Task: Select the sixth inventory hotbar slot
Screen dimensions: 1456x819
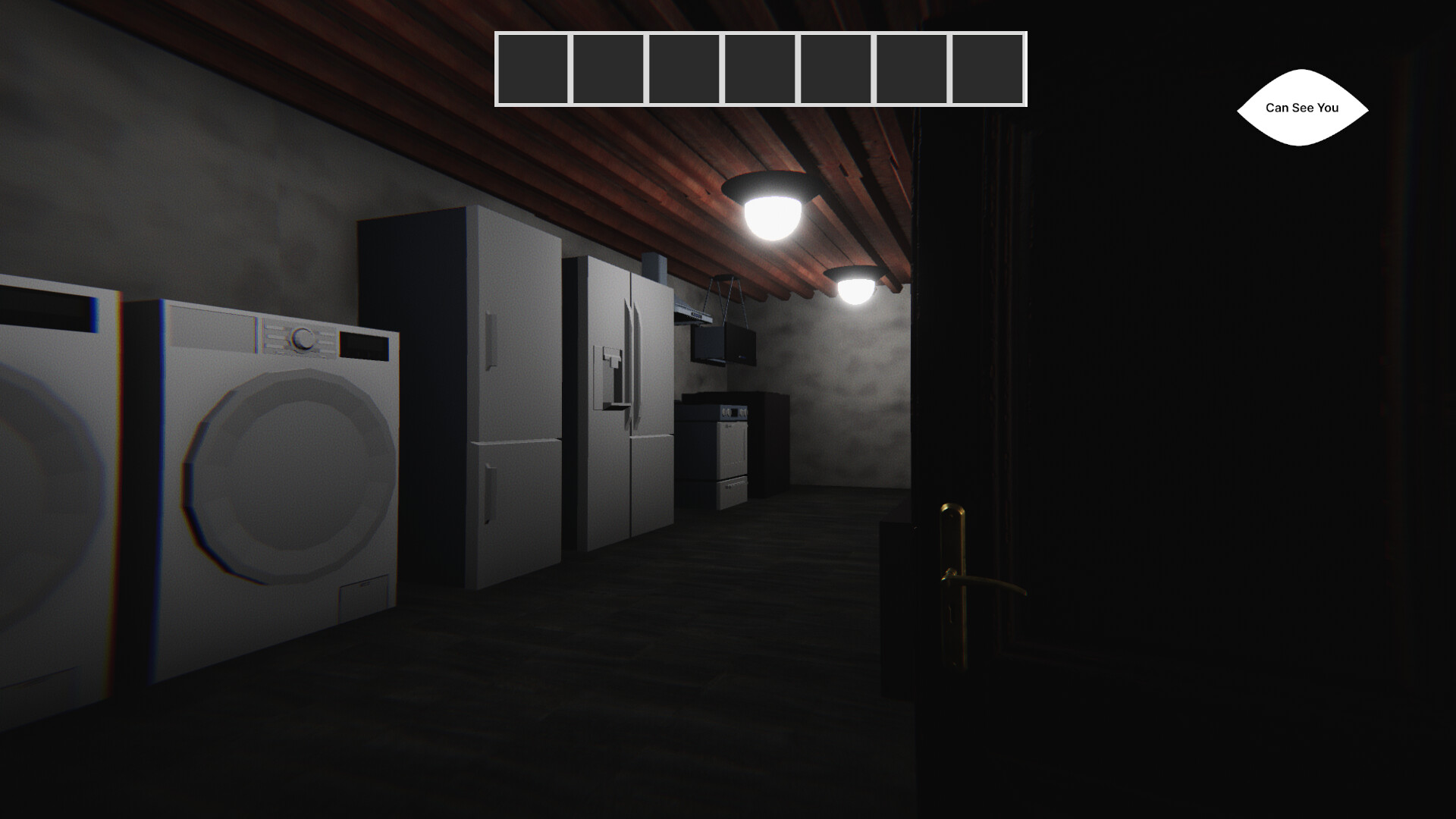Action: tap(912, 68)
